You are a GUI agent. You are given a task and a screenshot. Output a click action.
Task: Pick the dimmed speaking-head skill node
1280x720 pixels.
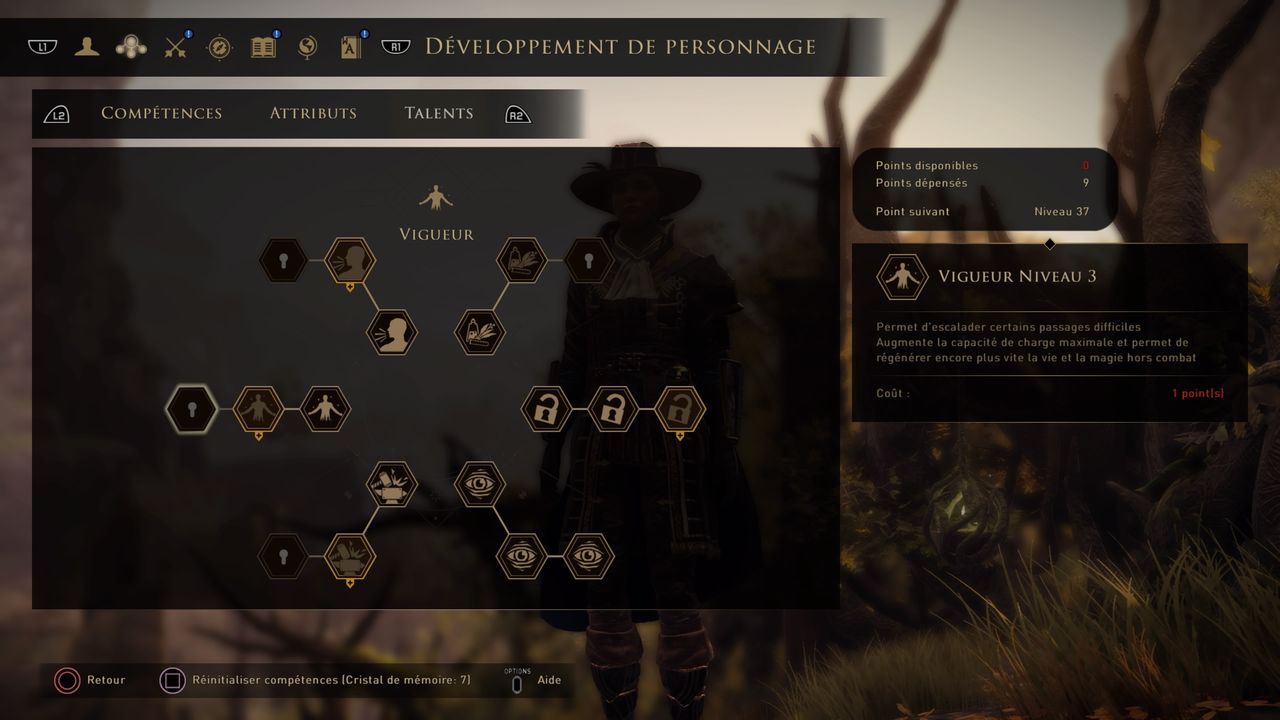tap(350, 261)
